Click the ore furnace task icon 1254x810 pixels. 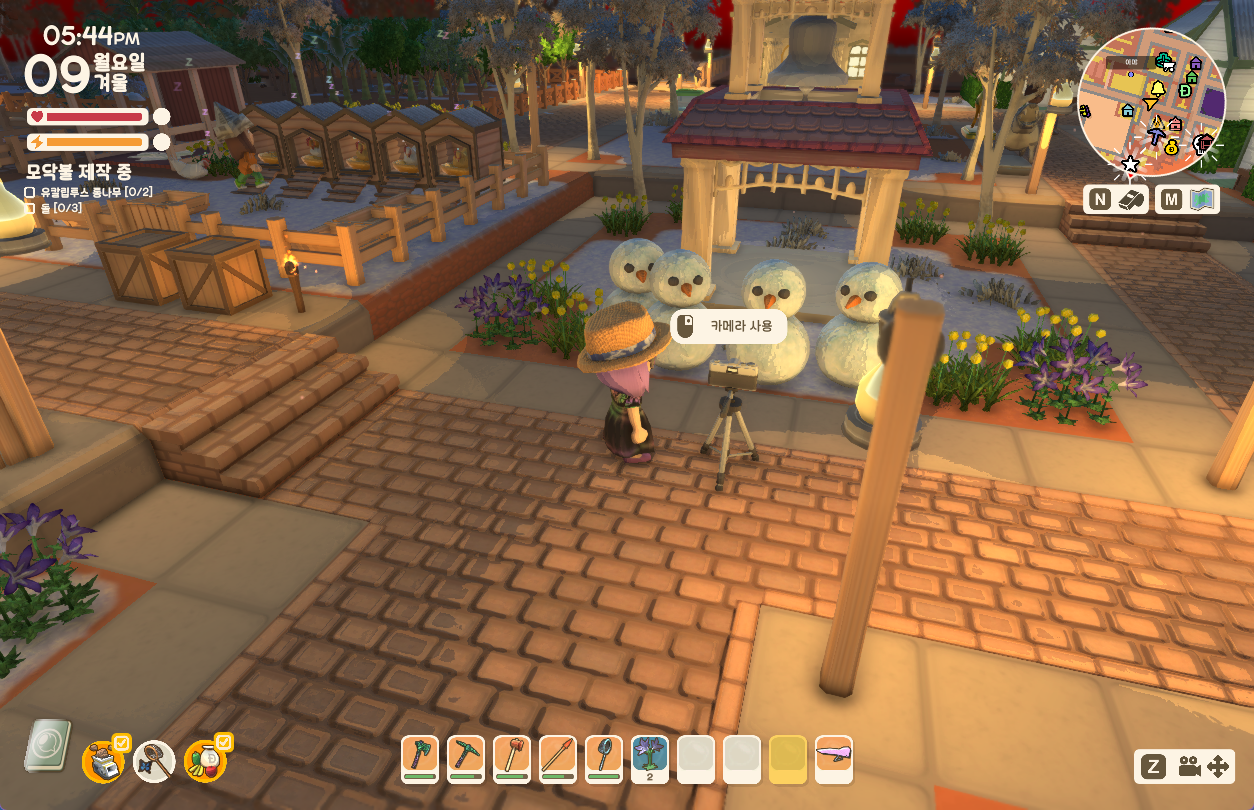(103, 760)
